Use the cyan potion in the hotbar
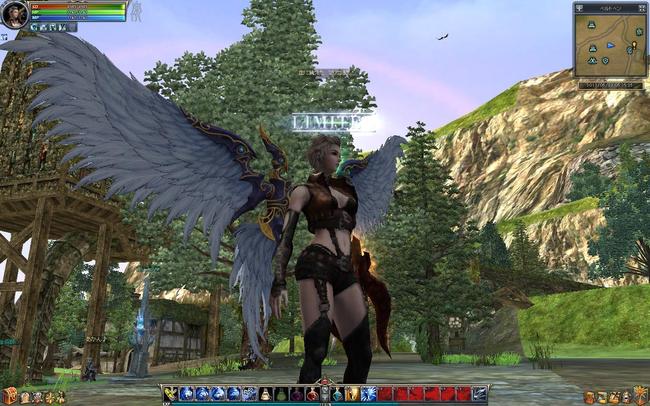Viewport: 650px width, 406px height. (x=337, y=394)
